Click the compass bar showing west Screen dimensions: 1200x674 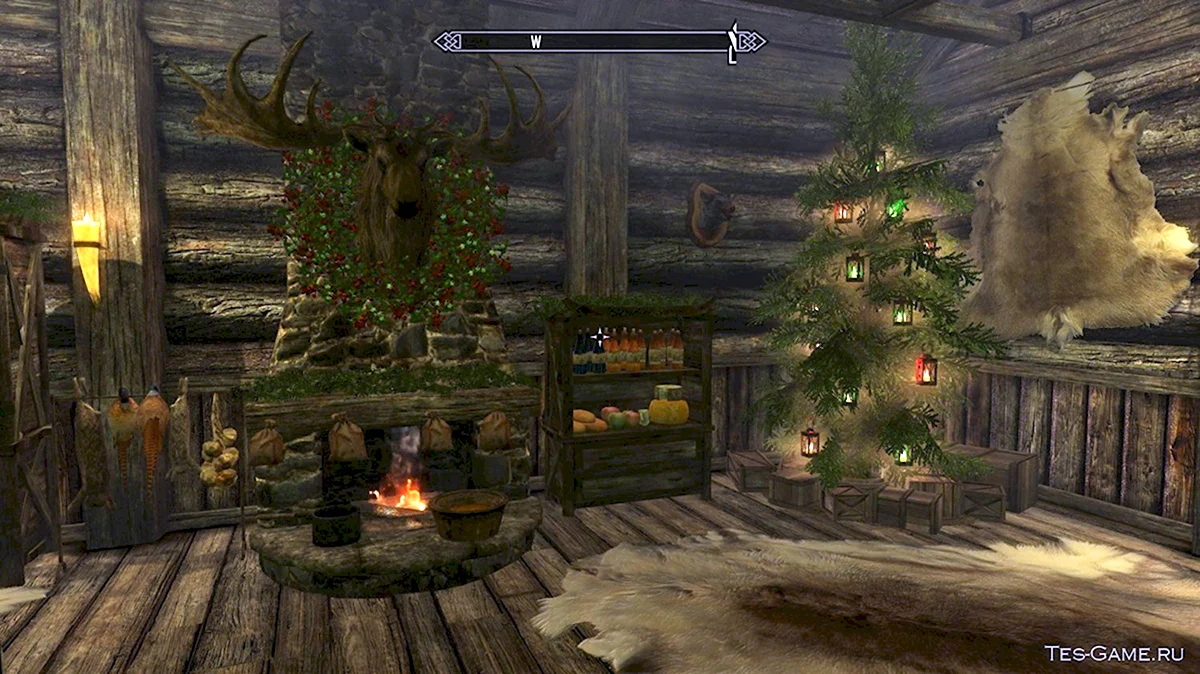598,42
